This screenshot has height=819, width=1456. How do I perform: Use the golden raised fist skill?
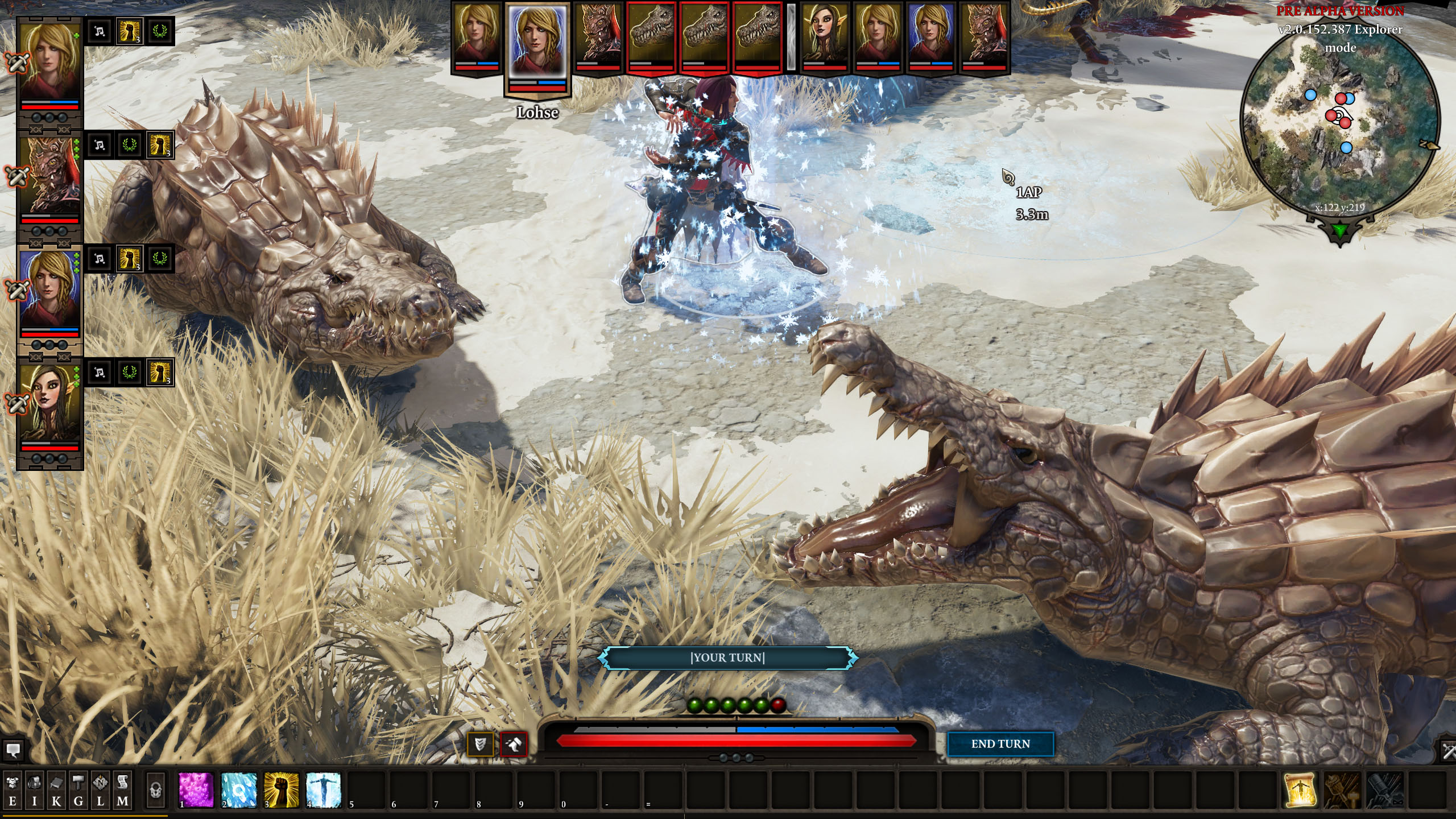[281, 789]
